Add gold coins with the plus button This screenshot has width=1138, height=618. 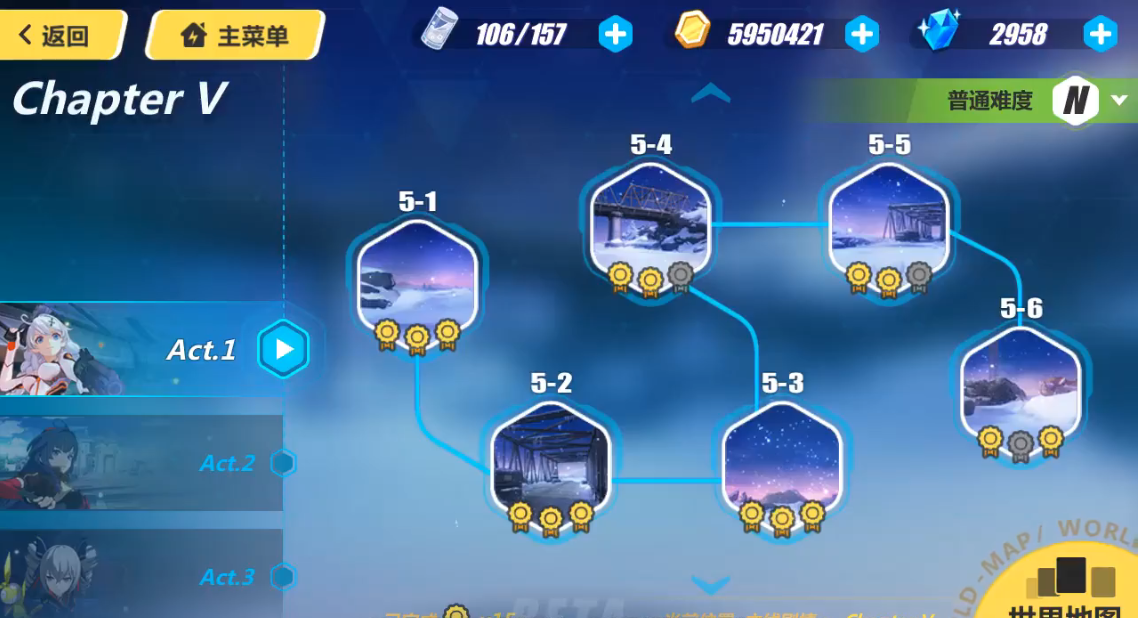[x=861, y=35]
